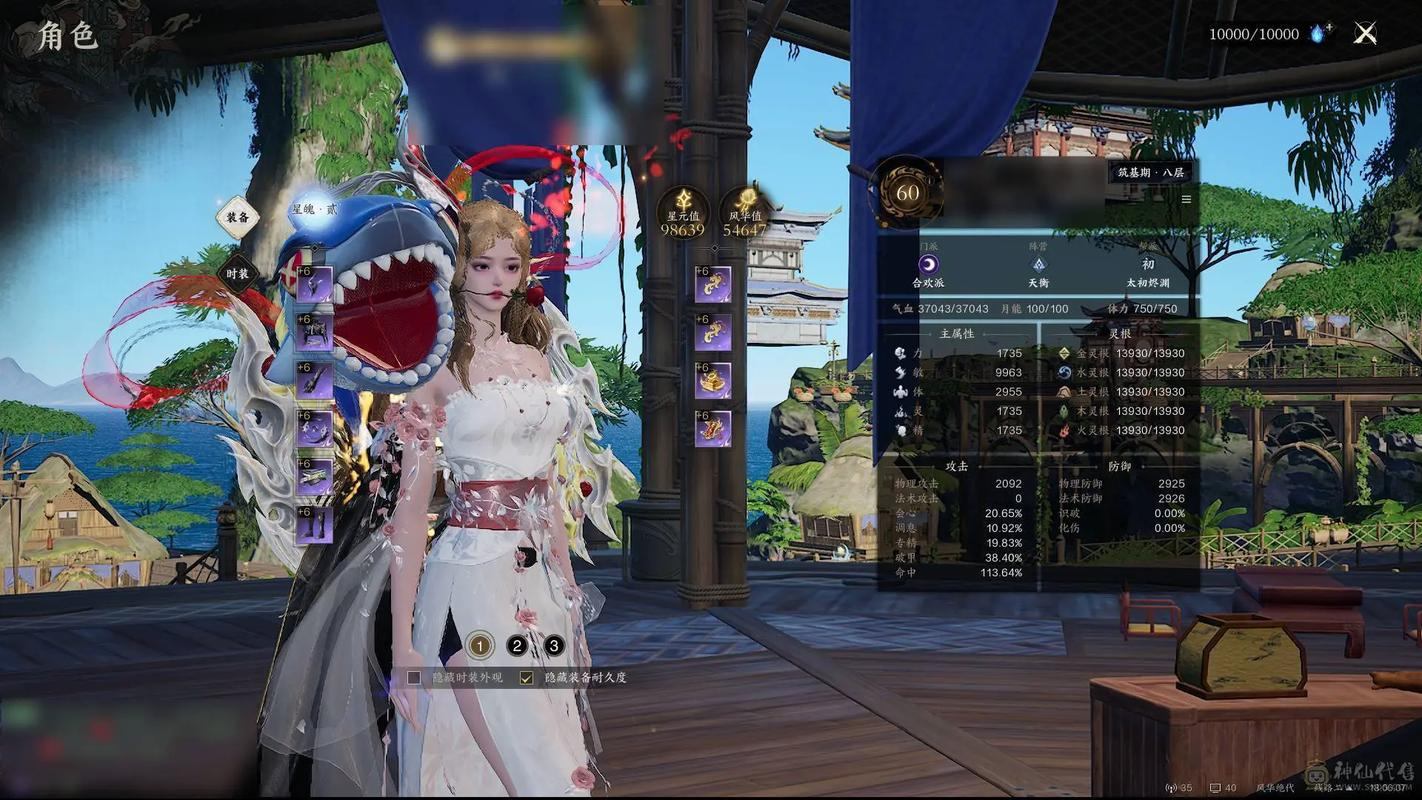The height and width of the screenshot is (800, 1422).
Task: Click the 火灵根 fire spirit root icon
Action: click(x=1063, y=429)
